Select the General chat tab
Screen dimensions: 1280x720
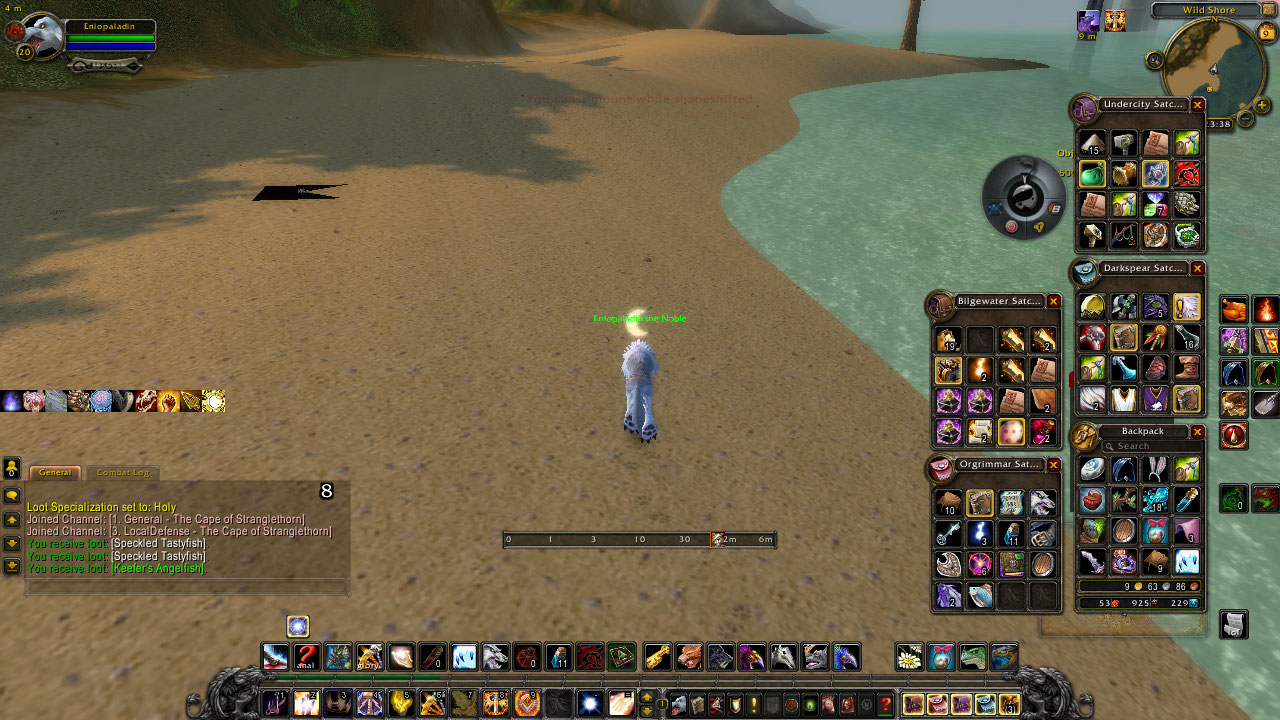(55, 472)
